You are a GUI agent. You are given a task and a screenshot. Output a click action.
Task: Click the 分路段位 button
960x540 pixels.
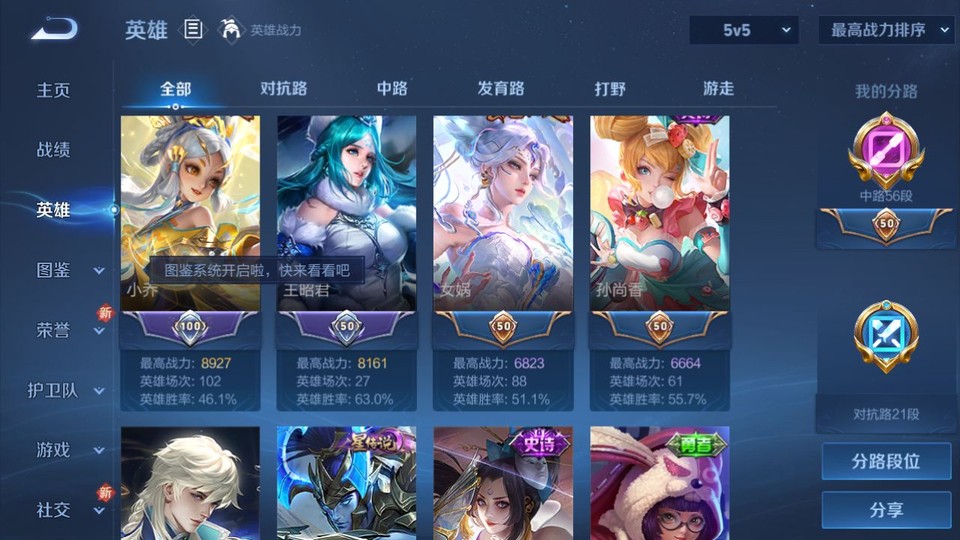[x=886, y=462]
